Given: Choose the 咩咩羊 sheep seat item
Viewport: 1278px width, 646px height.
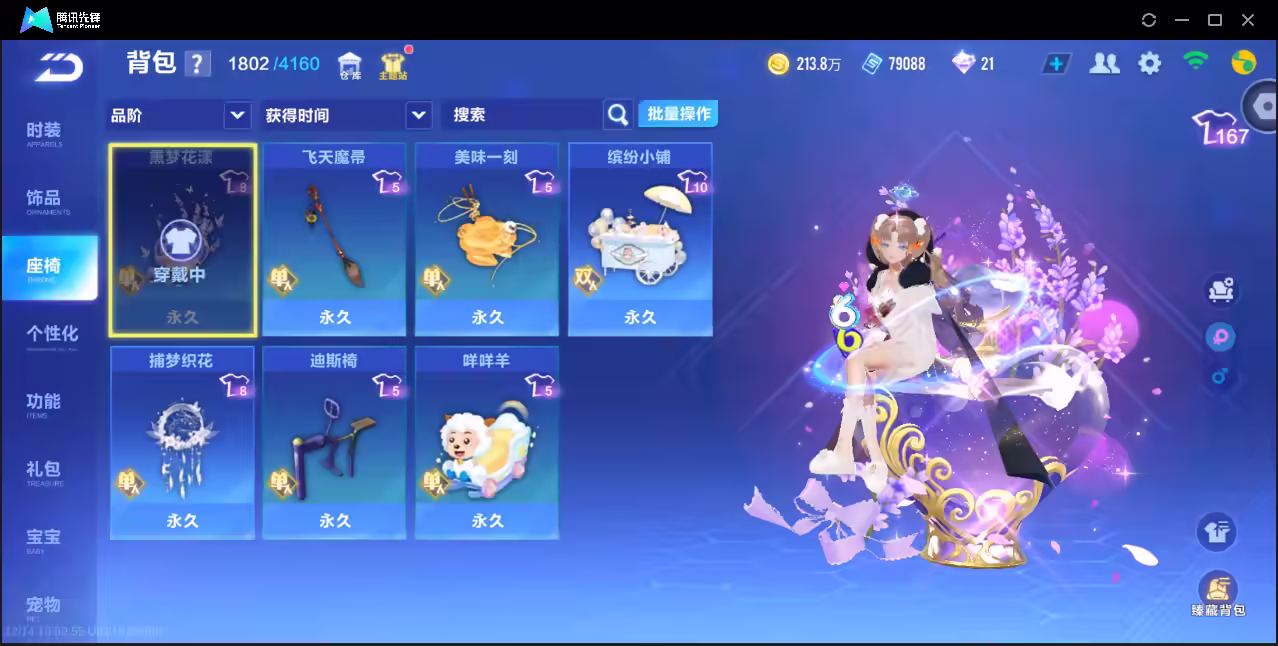Looking at the screenshot, I should coord(487,443).
